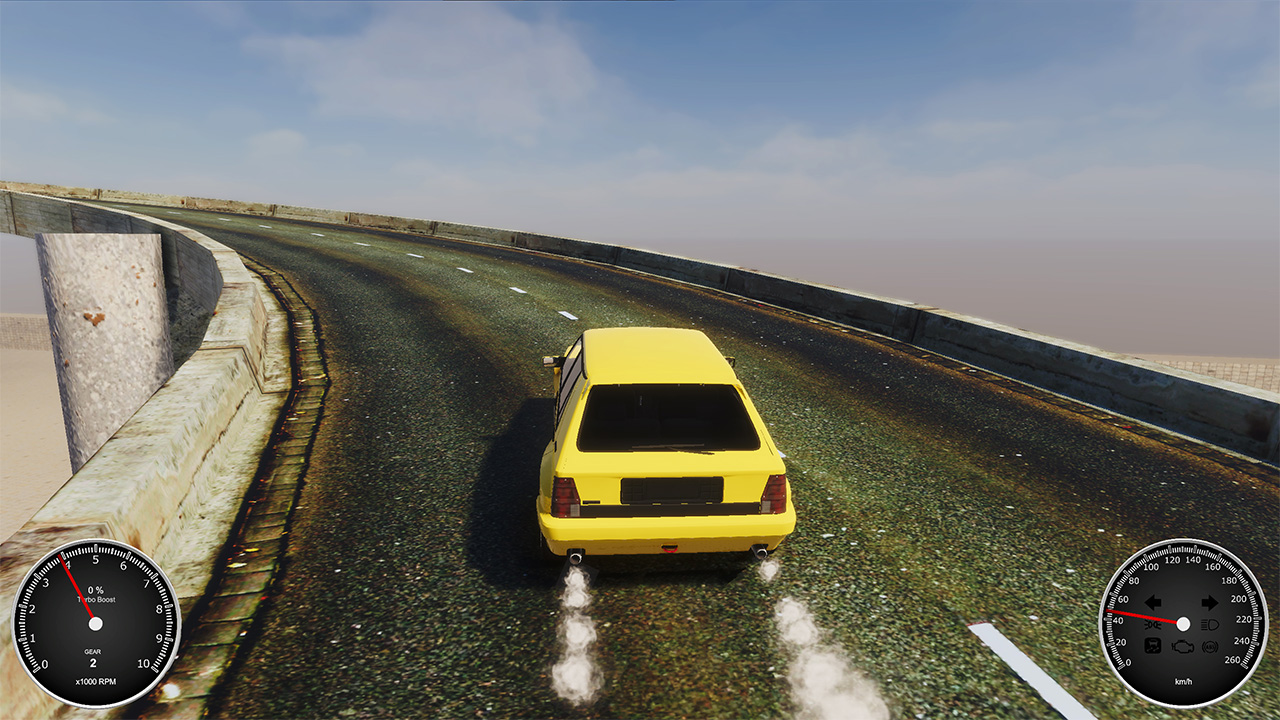Select the speedometer center hub
The width and height of the screenshot is (1280, 720).
1183,623
